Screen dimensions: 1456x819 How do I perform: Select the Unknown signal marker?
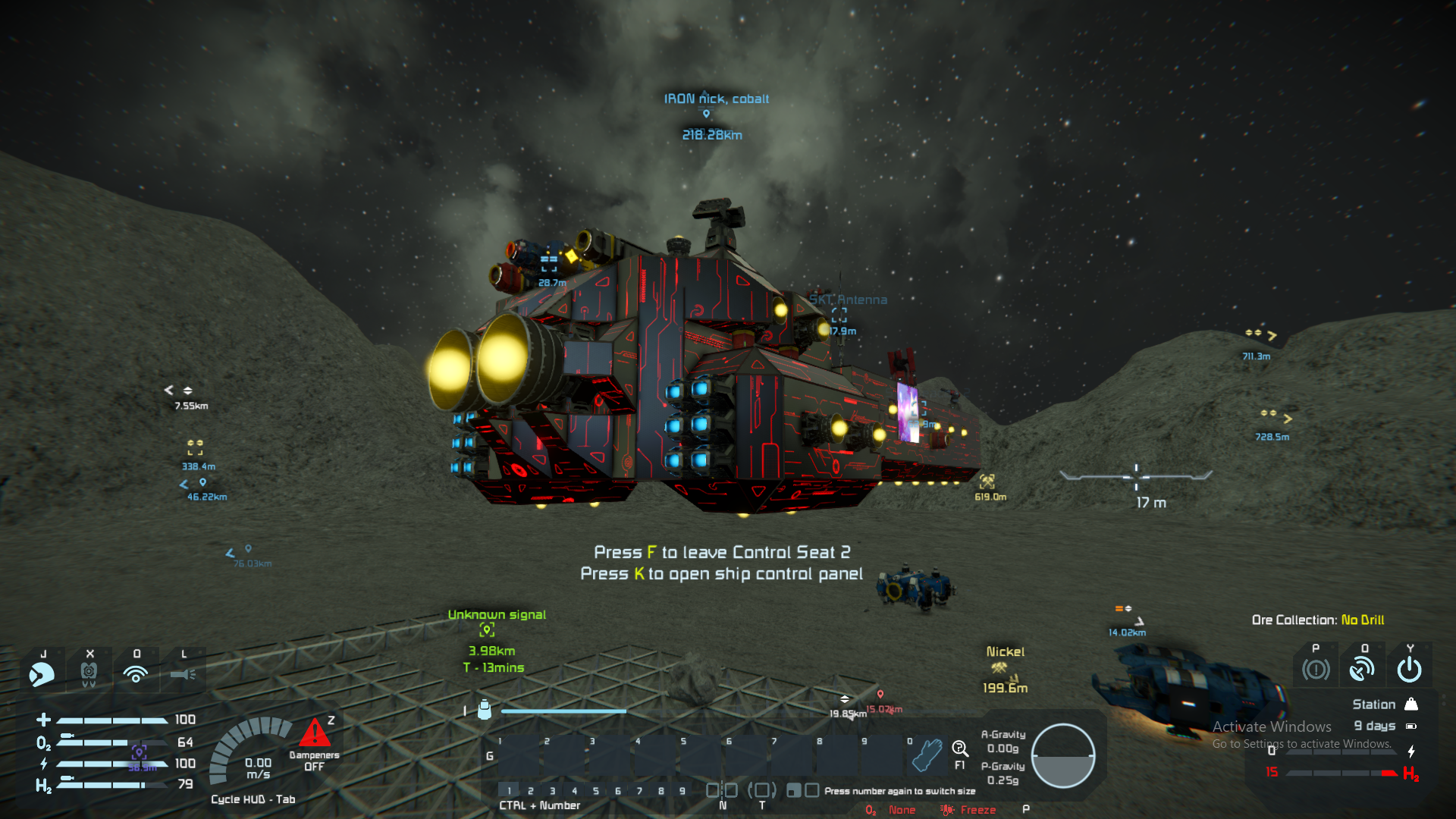(487, 629)
